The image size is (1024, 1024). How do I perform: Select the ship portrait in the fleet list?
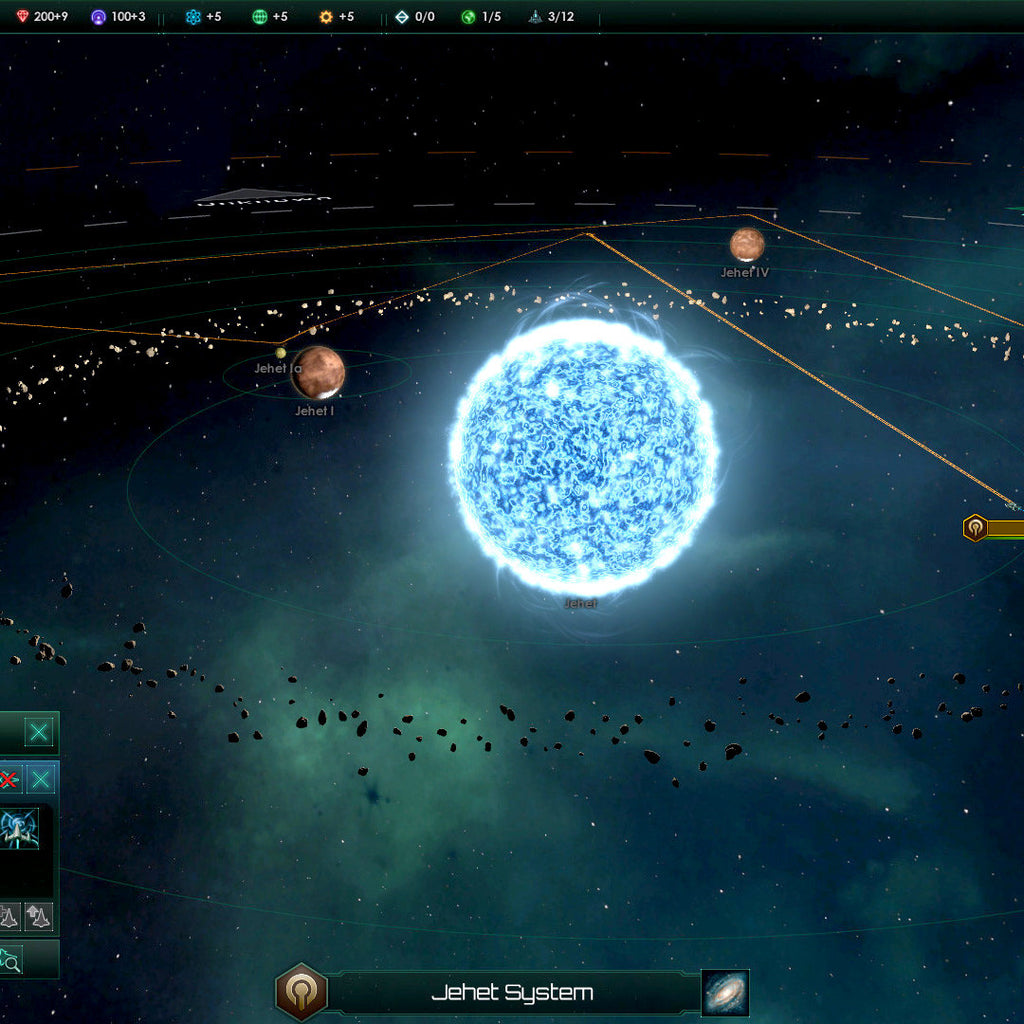coord(20,829)
